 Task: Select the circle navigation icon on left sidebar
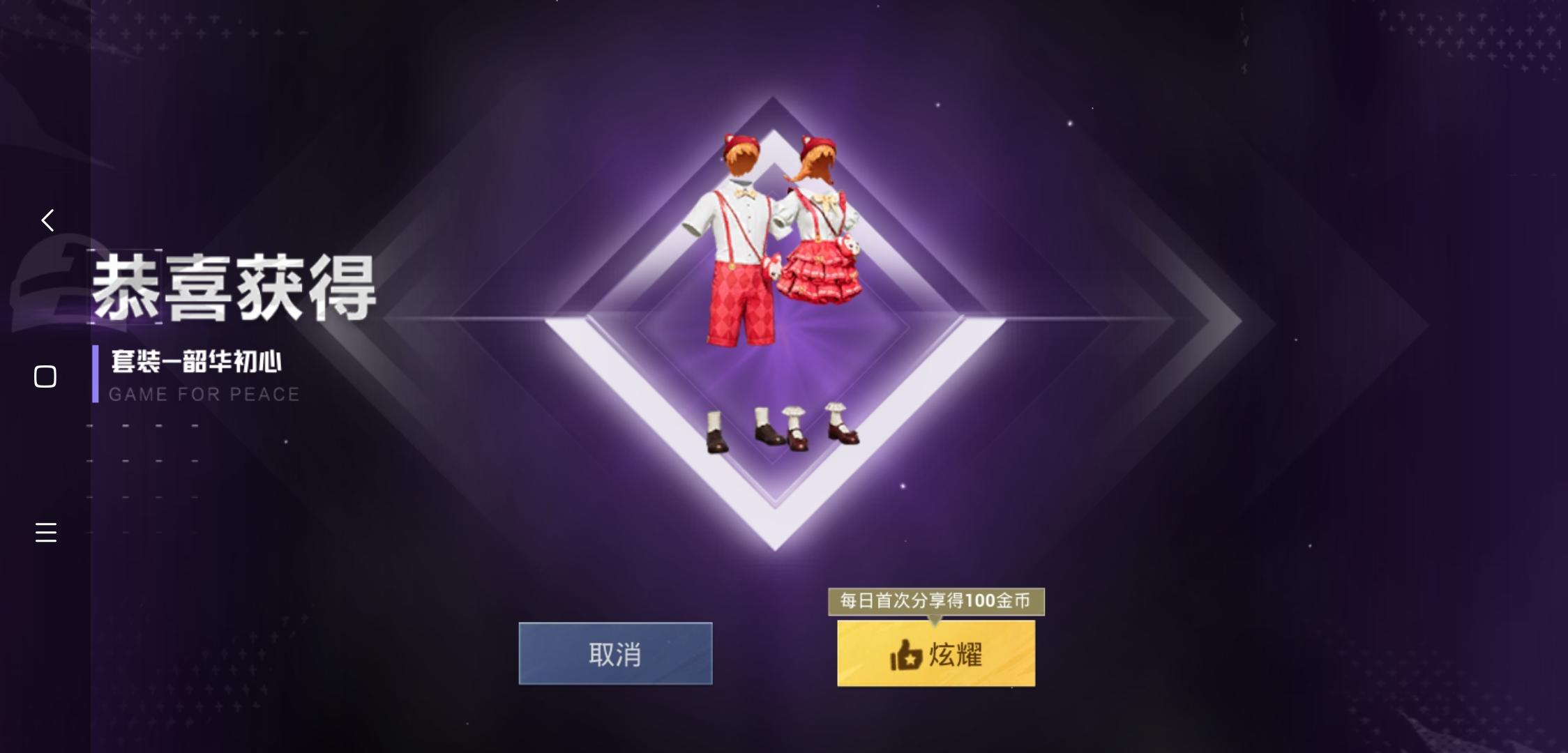(x=45, y=376)
